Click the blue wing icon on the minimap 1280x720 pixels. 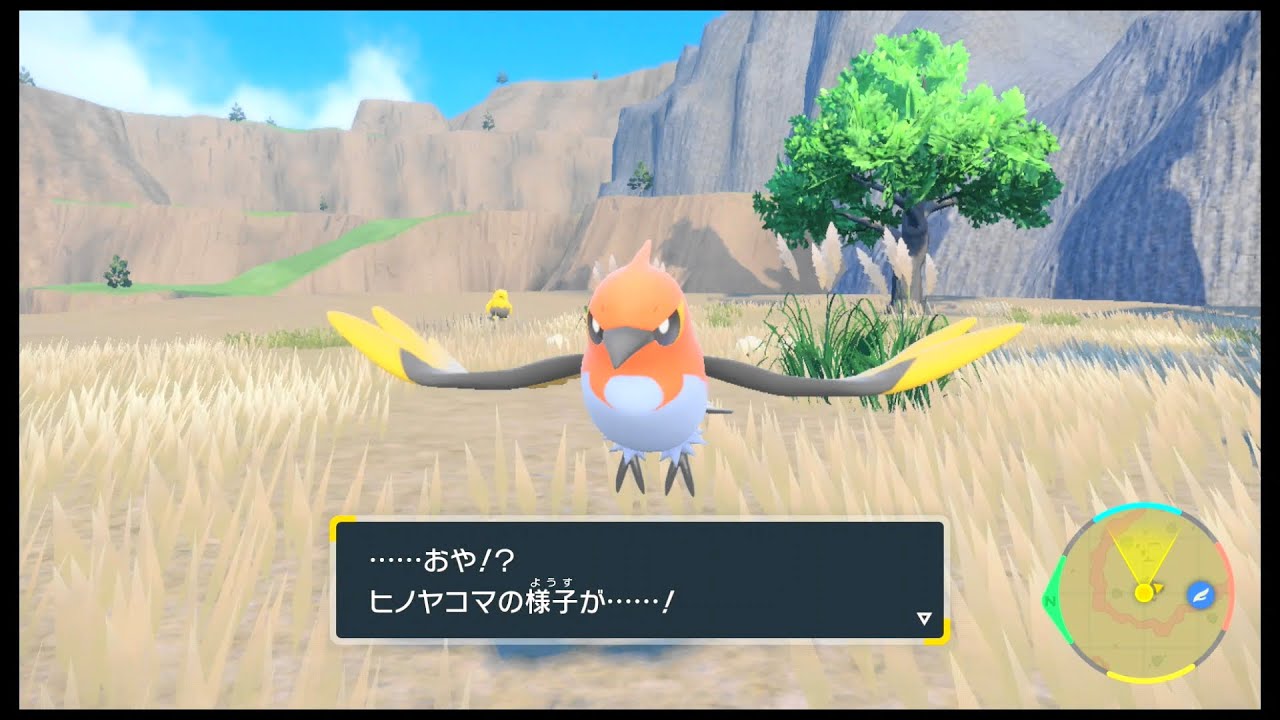(1200, 595)
